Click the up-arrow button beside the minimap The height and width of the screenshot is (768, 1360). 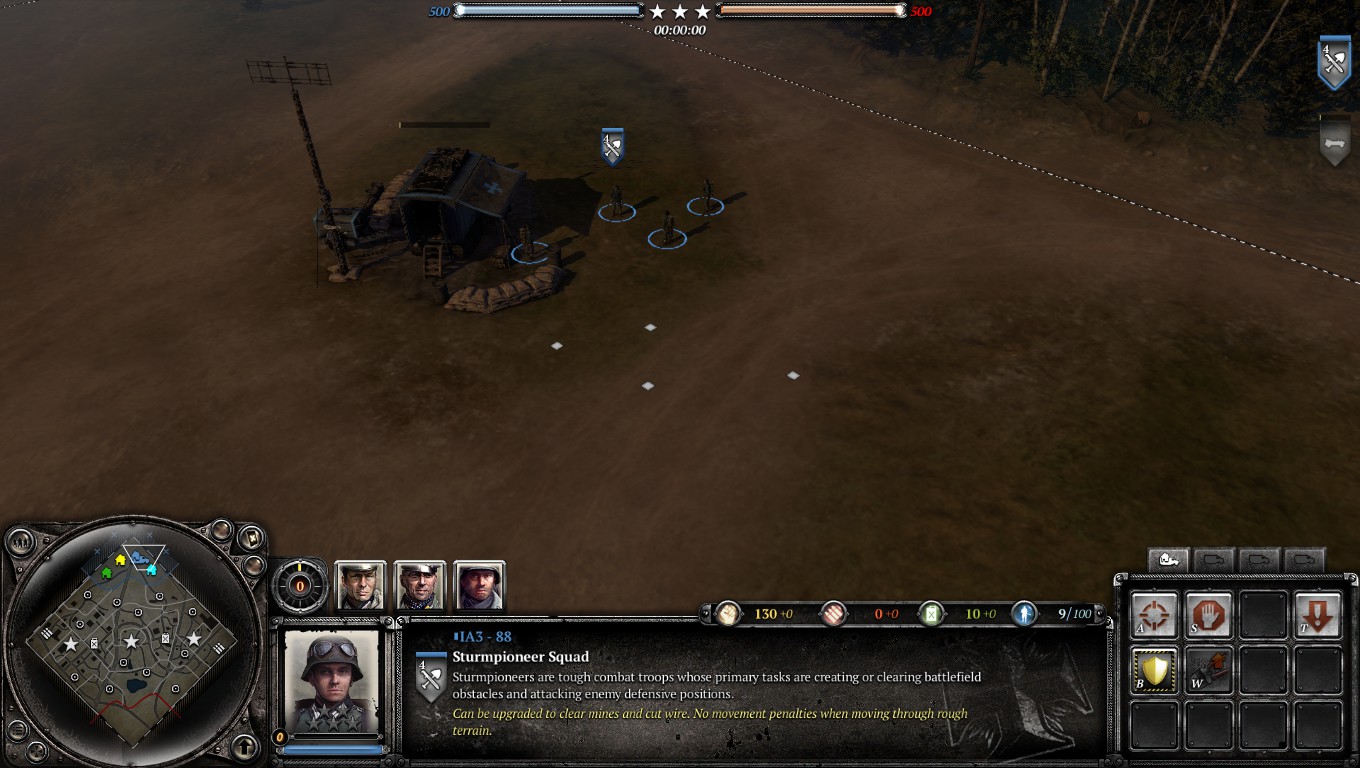pyautogui.click(x=245, y=746)
